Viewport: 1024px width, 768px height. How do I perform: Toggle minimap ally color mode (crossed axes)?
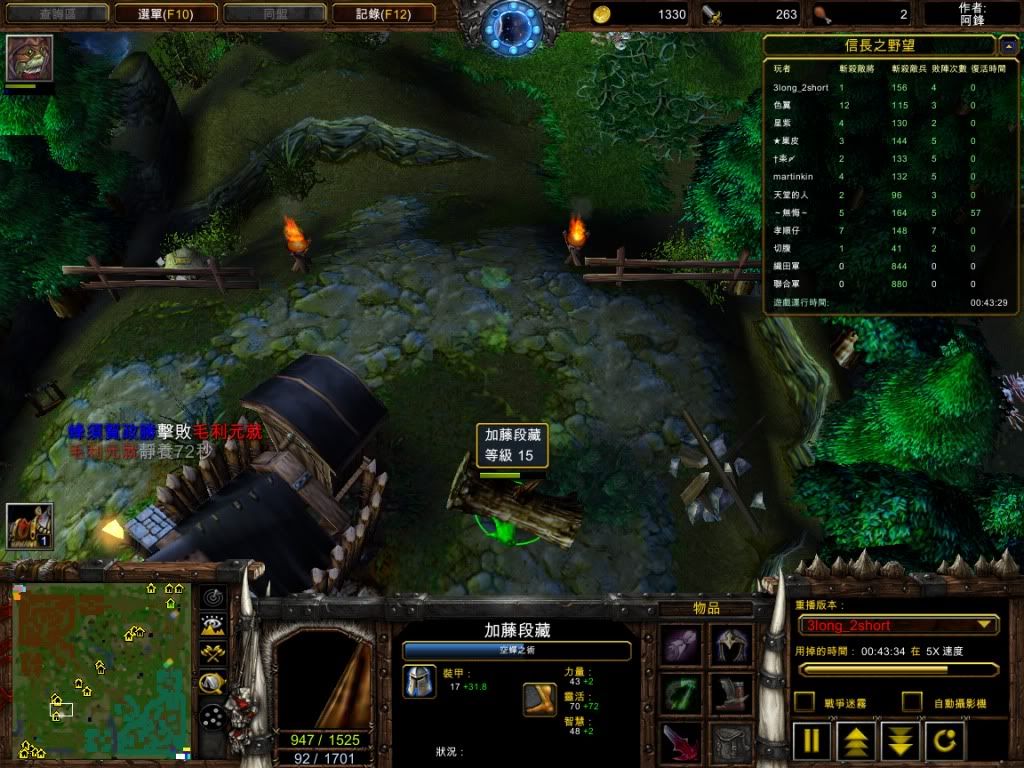[212, 655]
